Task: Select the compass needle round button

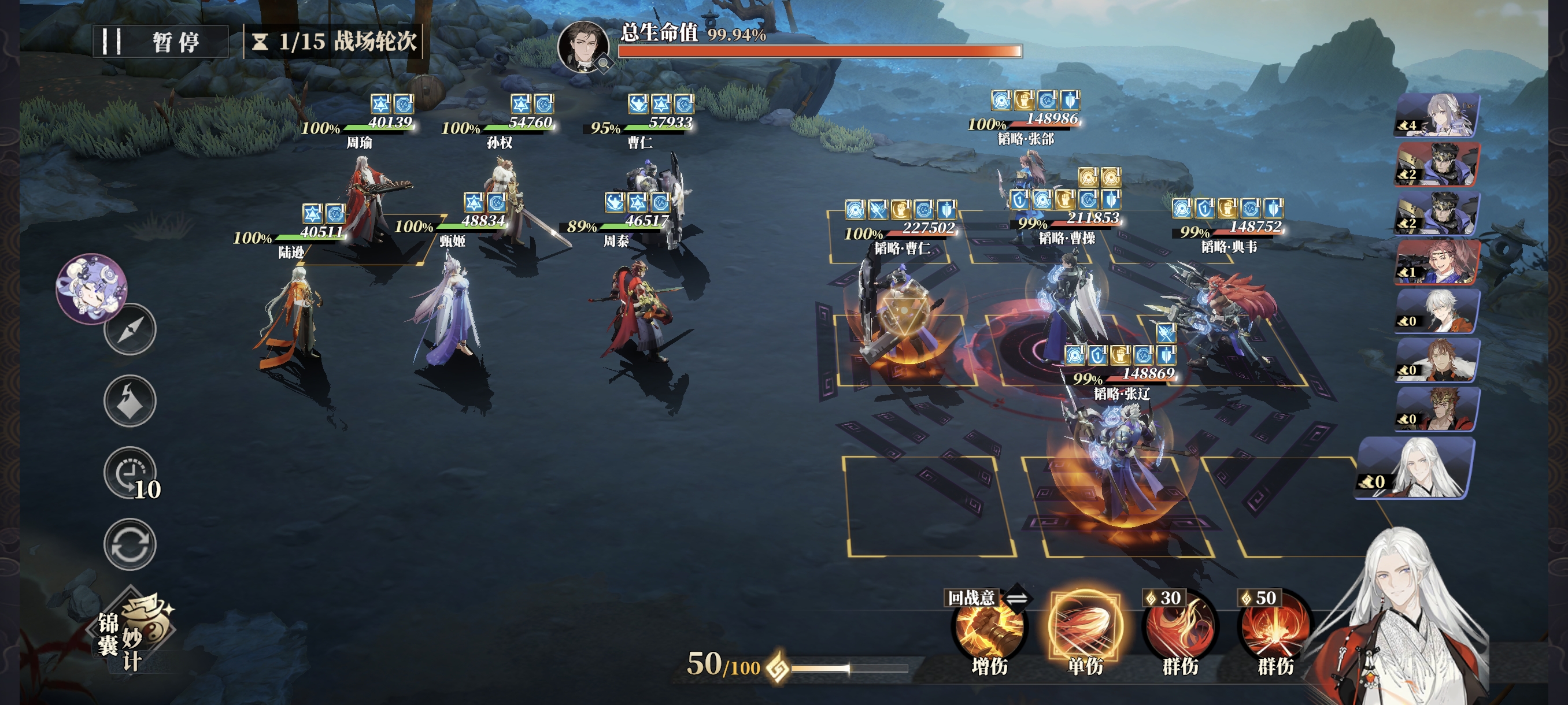Action: [x=130, y=329]
